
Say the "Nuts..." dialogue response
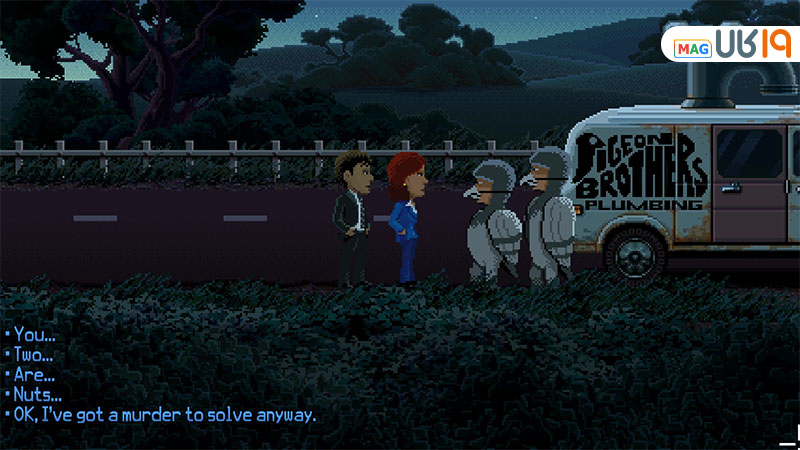(38, 394)
